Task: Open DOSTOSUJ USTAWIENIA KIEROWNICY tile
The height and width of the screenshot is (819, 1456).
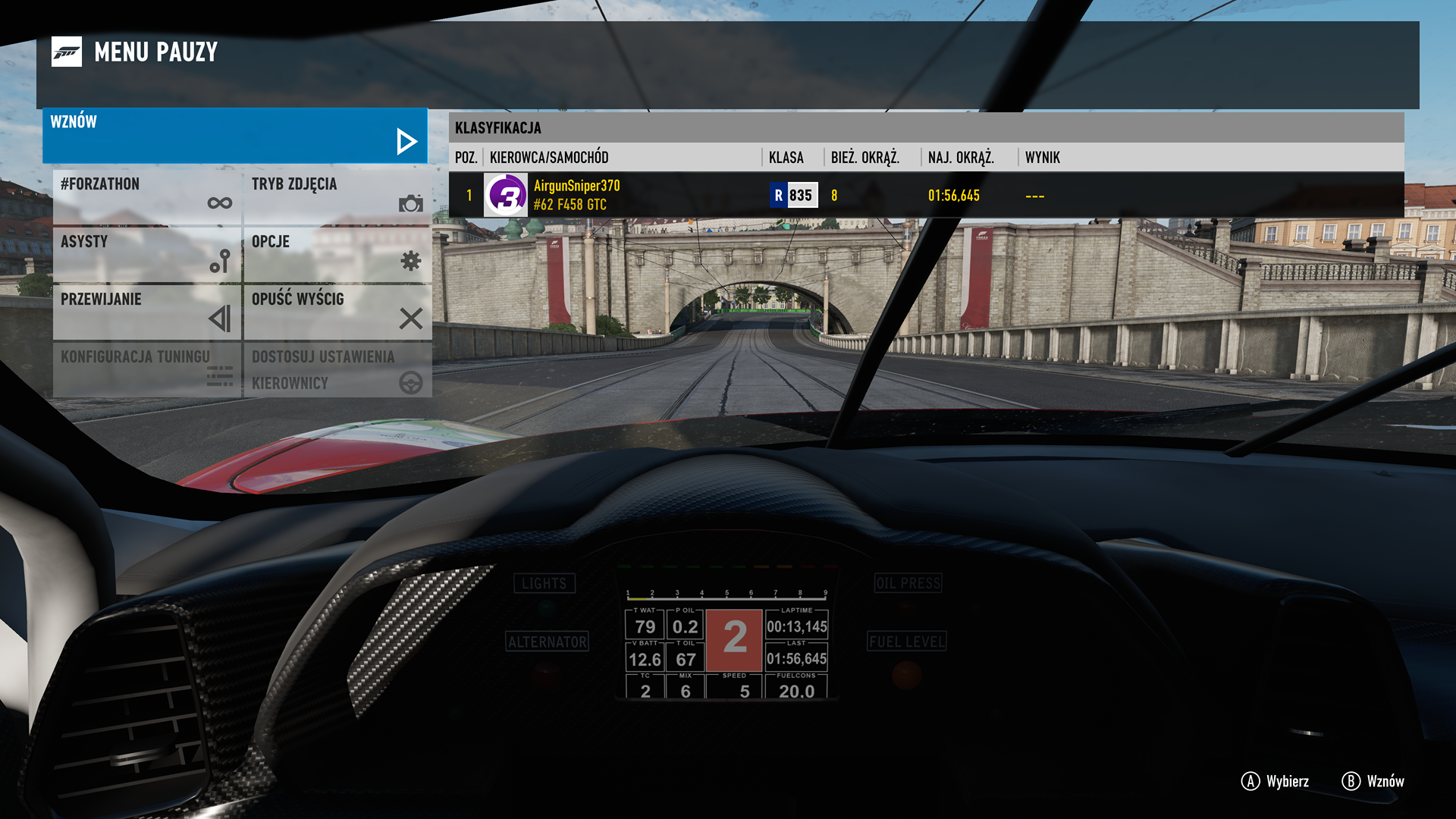Action: coord(337,369)
